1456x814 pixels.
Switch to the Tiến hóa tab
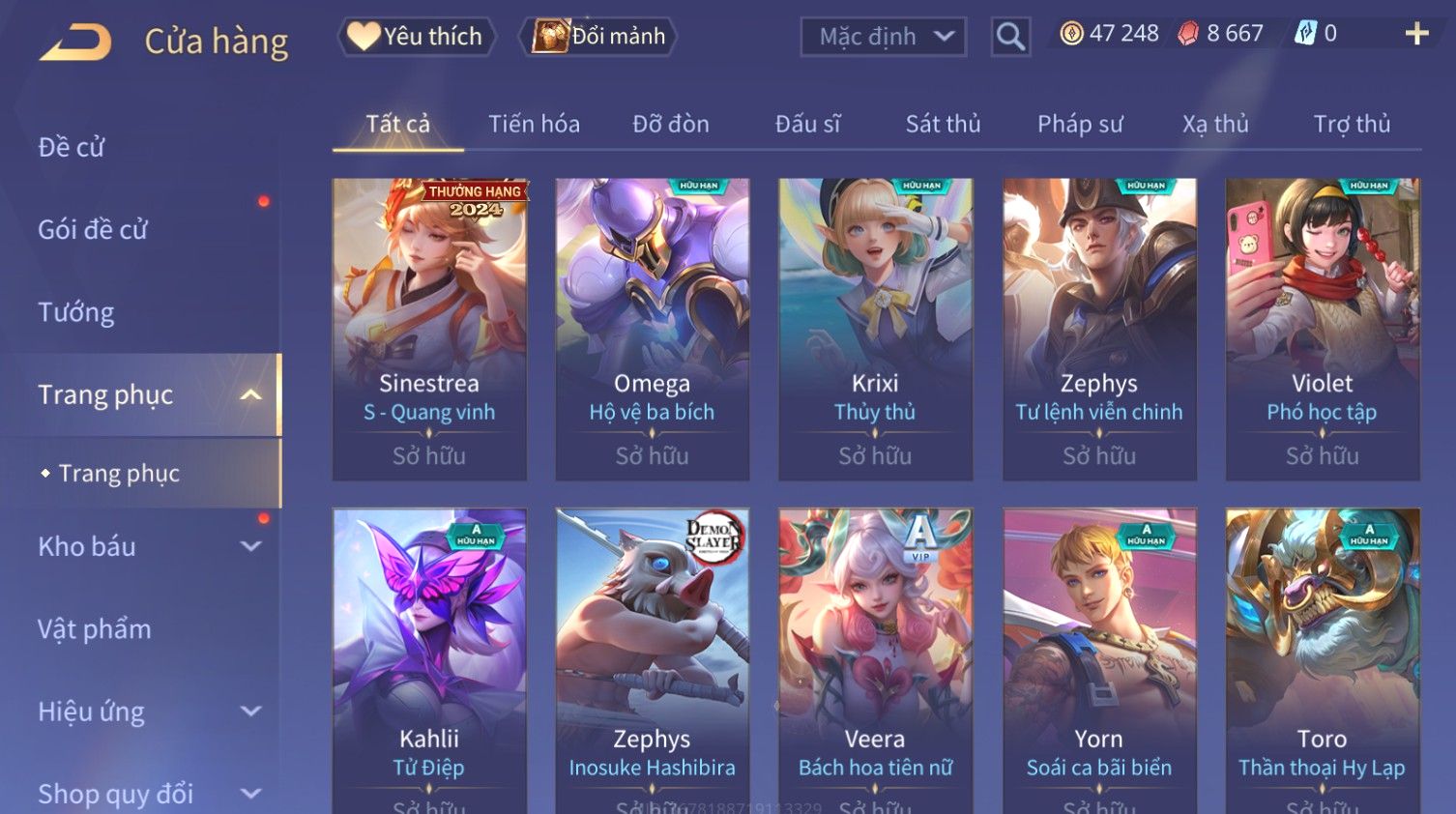534,124
